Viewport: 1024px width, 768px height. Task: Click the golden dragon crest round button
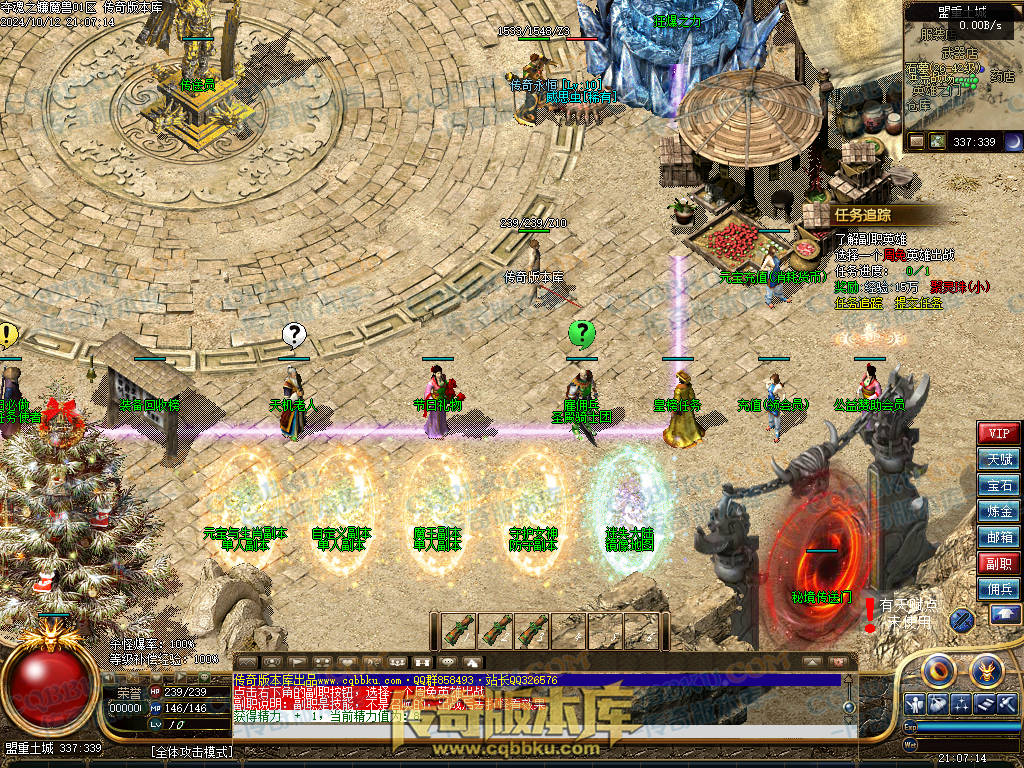pyautogui.click(x=986, y=669)
